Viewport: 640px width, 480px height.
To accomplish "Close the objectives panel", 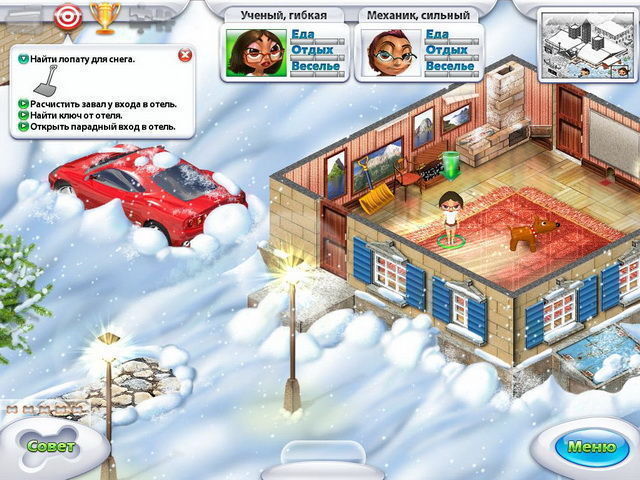I will [184, 56].
